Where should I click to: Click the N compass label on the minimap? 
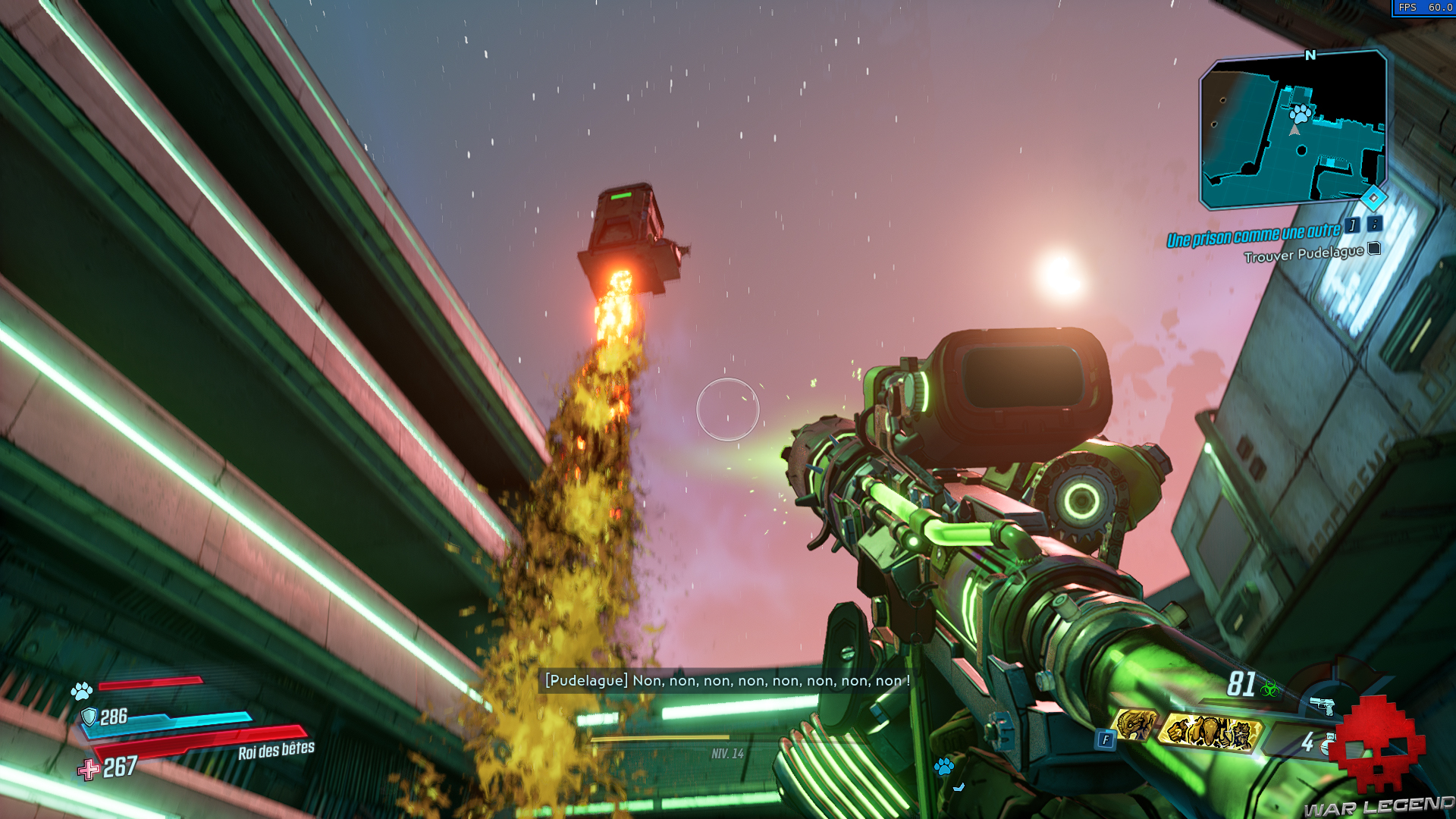pos(1309,55)
